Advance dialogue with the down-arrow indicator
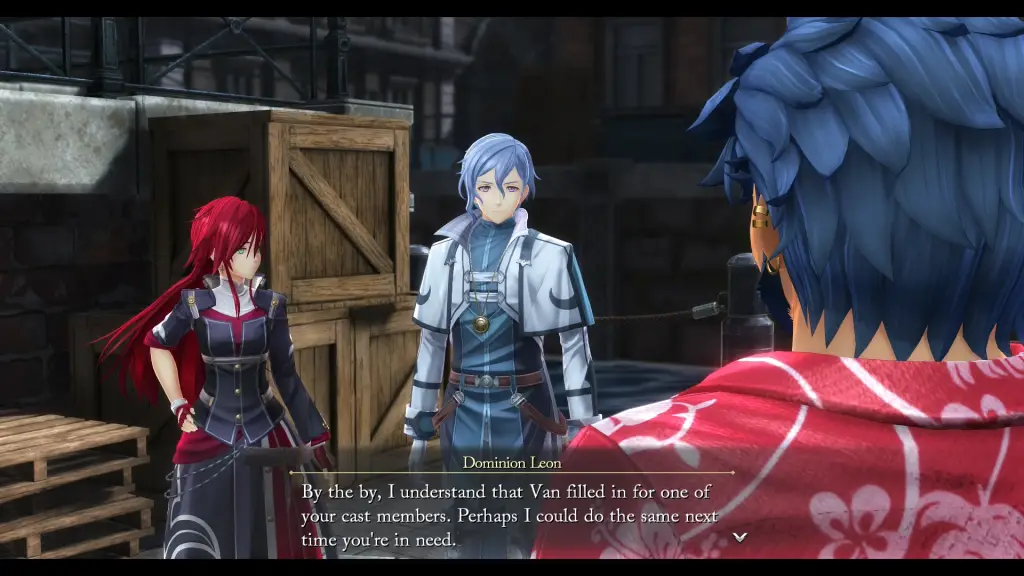This screenshot has height=576, width=1024. point(740,537)
